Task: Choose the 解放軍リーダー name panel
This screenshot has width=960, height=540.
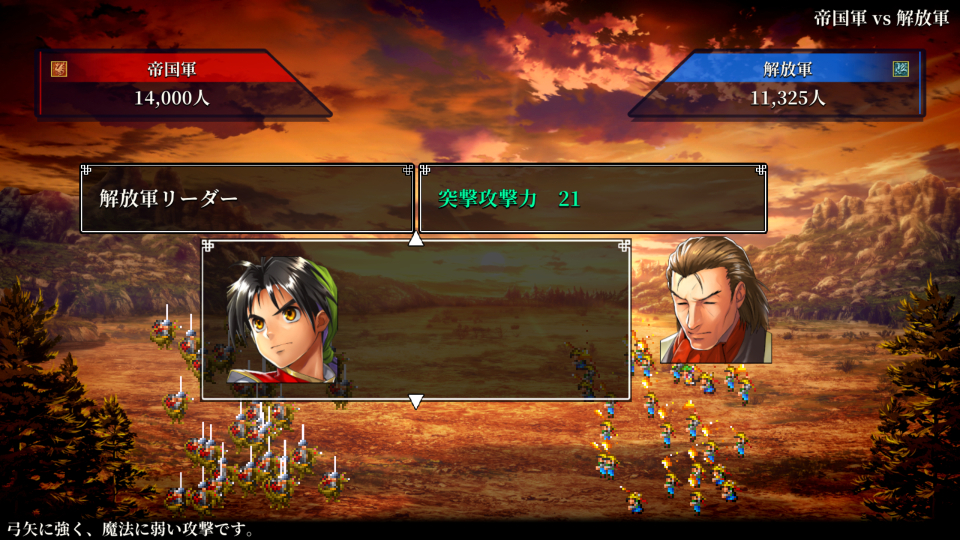Action: click(246, 198)
